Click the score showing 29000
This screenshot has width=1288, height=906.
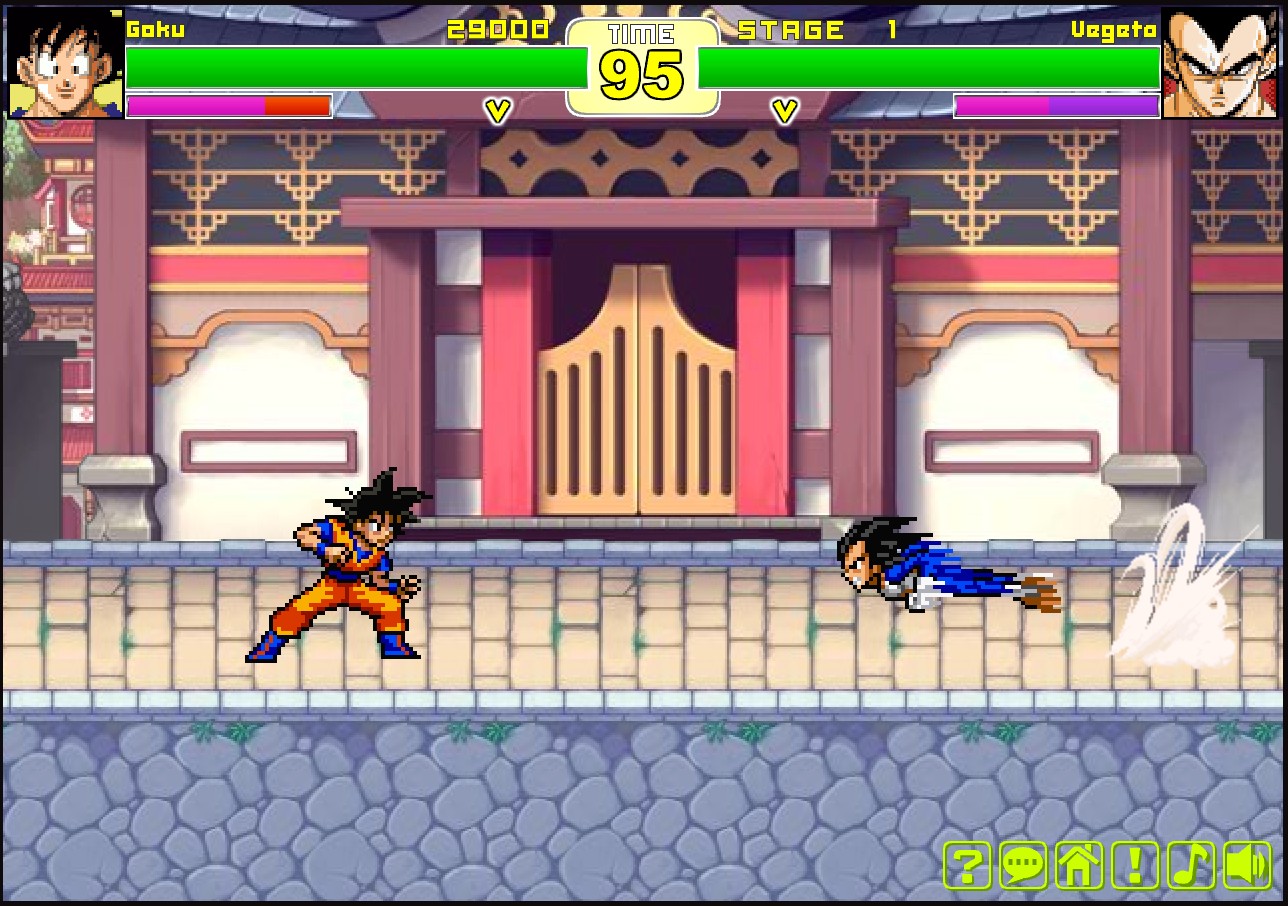click(500, 29)
